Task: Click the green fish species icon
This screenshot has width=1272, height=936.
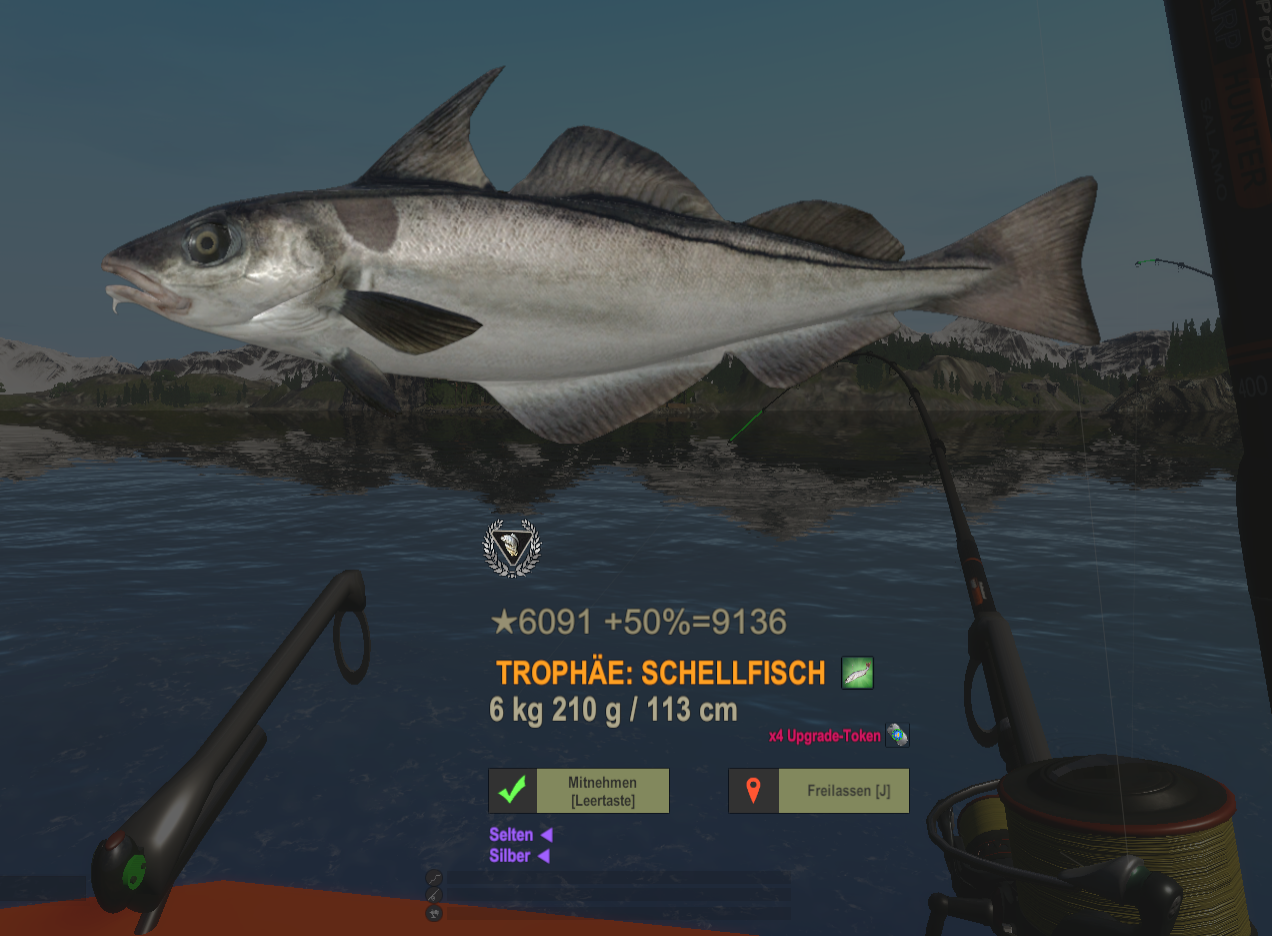Action: coord(857,673)
